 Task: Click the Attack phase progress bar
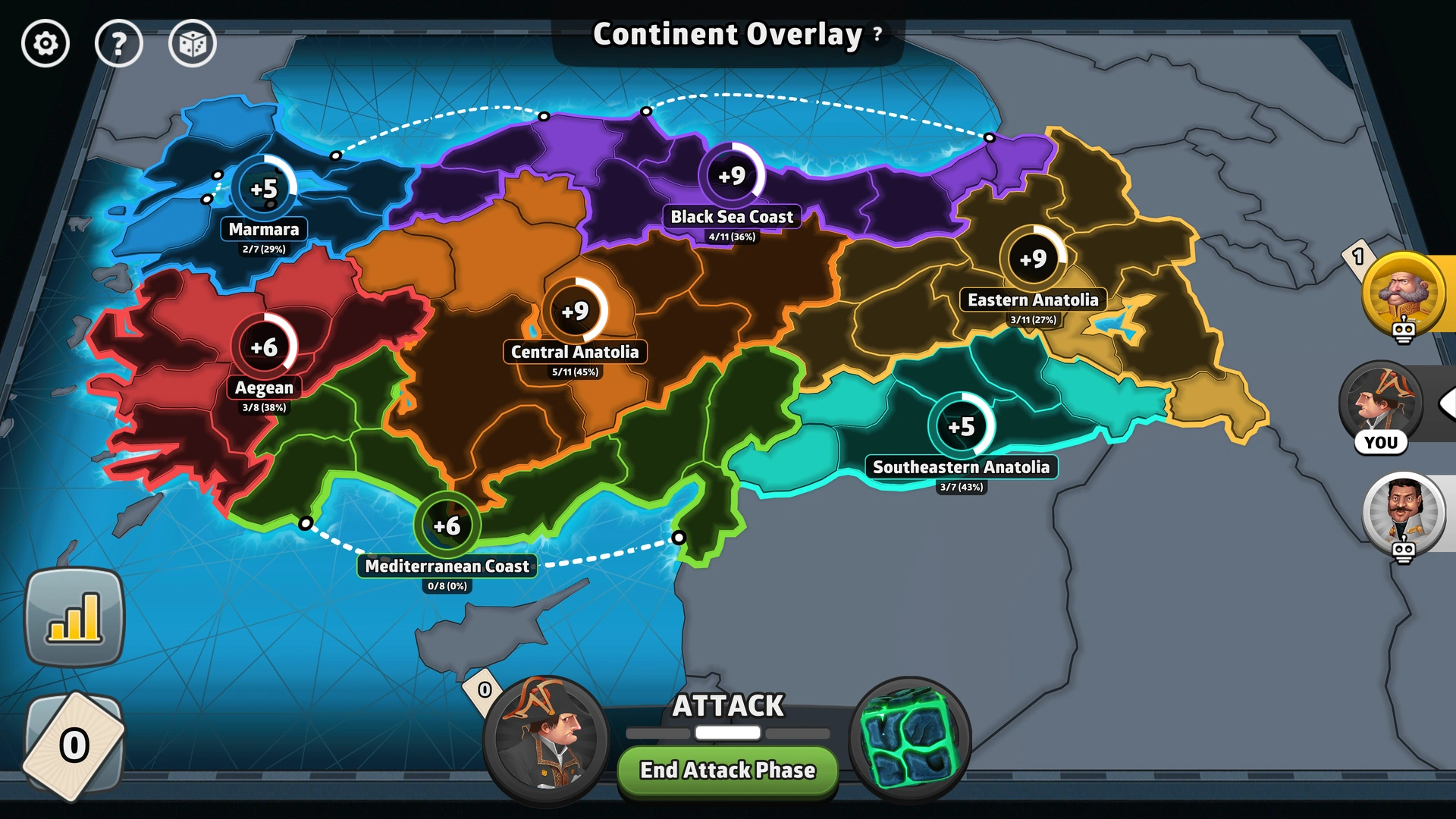(x=726, y=733)
